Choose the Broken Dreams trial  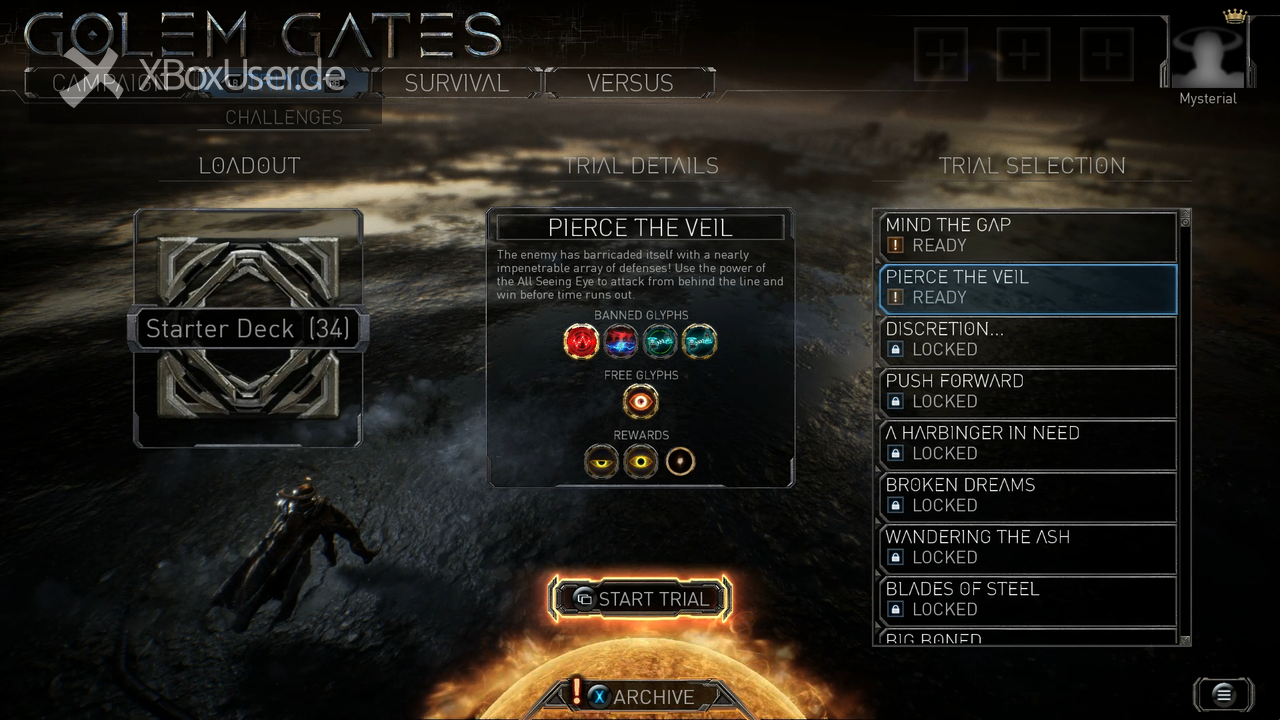[1027, 496]
